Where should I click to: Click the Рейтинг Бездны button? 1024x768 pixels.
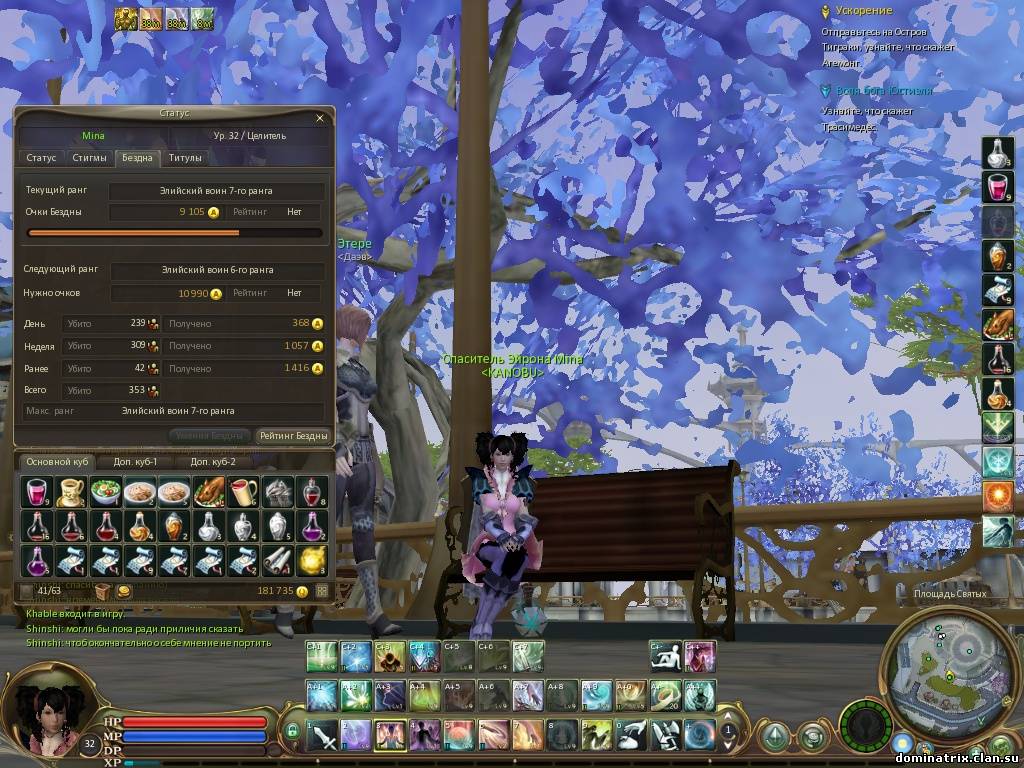(x=293, y=436)
